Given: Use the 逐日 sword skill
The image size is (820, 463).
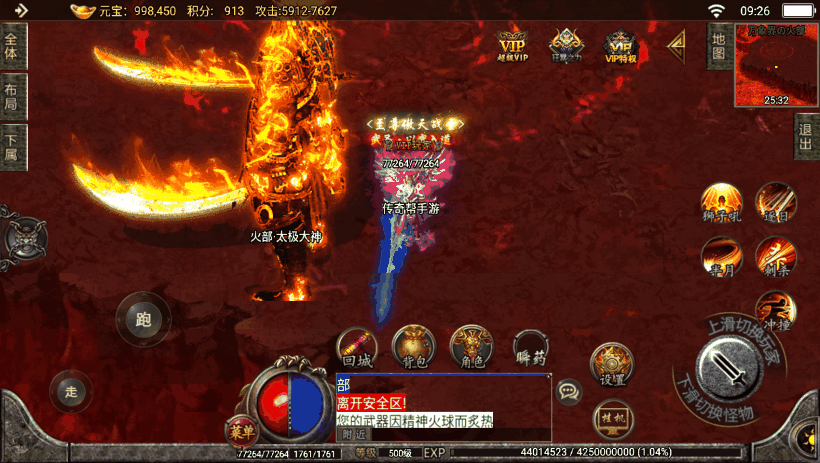Looking at the screenshot, I should pos(774,201).
